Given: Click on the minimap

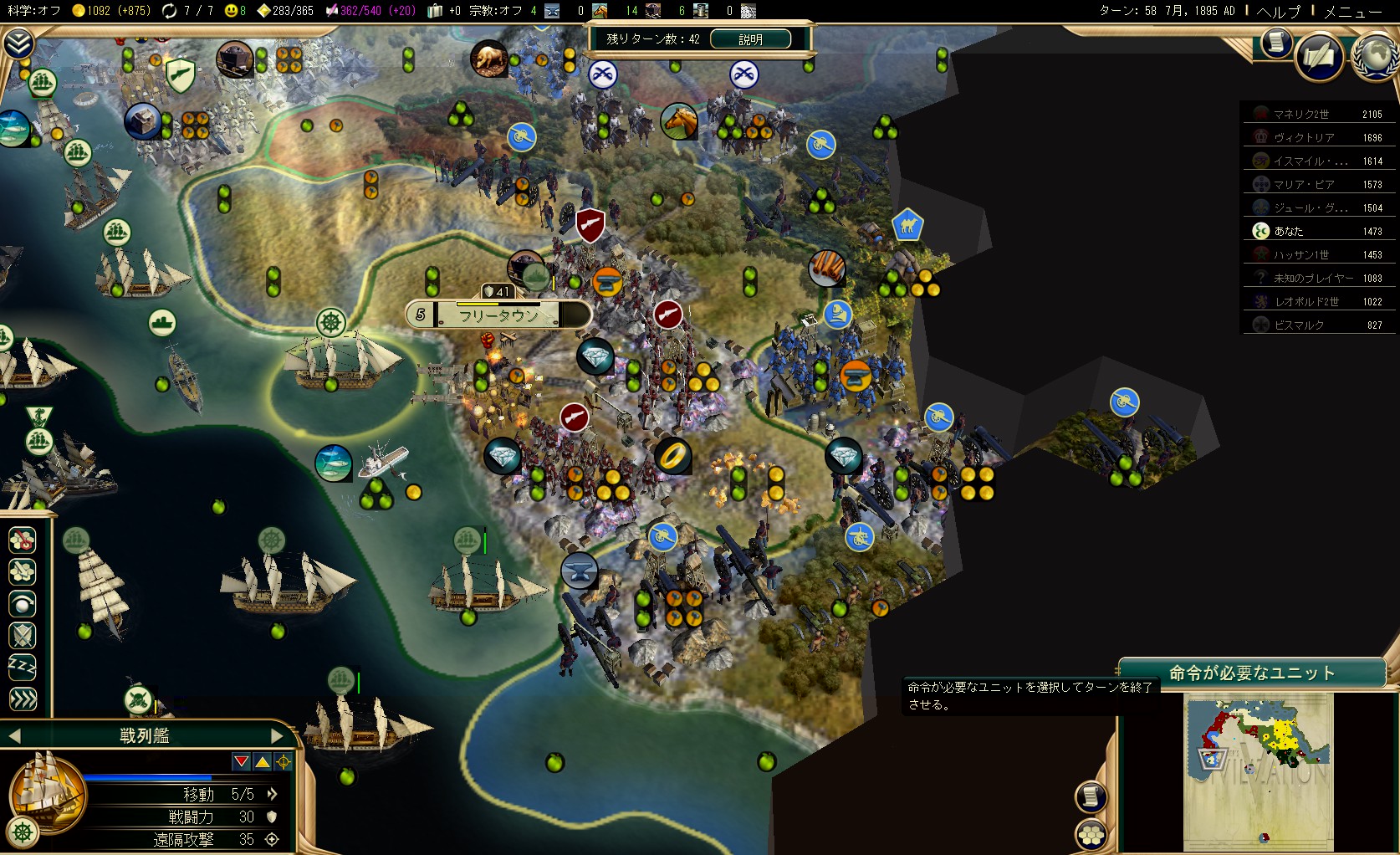Looking at the screenshot, I should pos(1258,771).
